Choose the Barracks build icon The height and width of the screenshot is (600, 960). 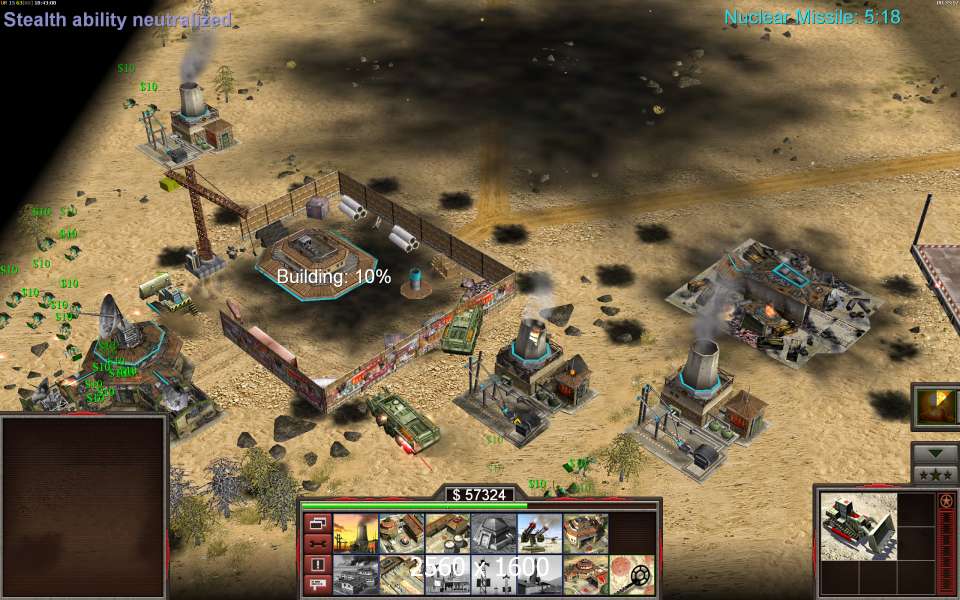coord(399,534)
